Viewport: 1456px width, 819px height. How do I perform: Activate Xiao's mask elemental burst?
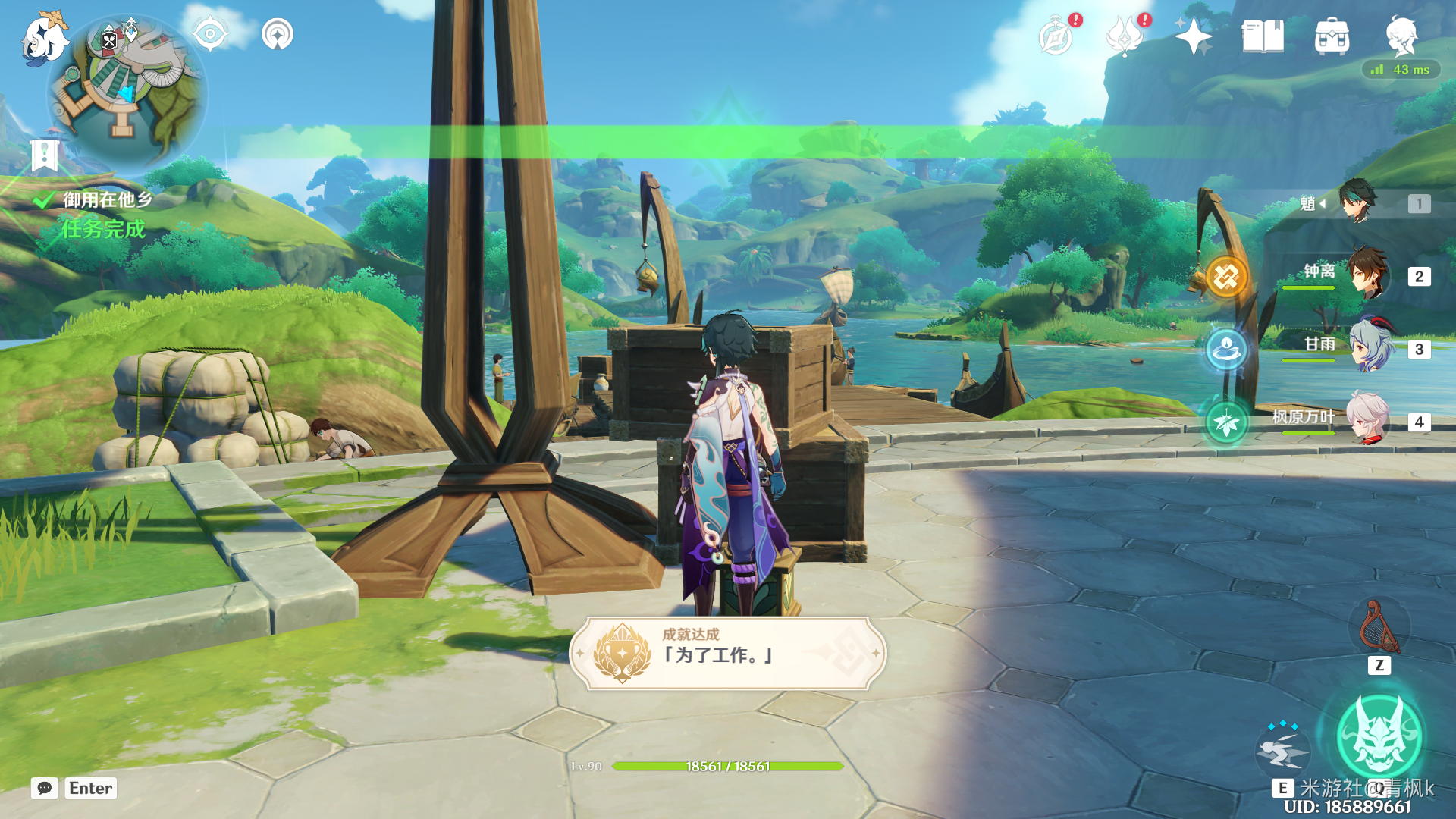tap(1379, 736)
